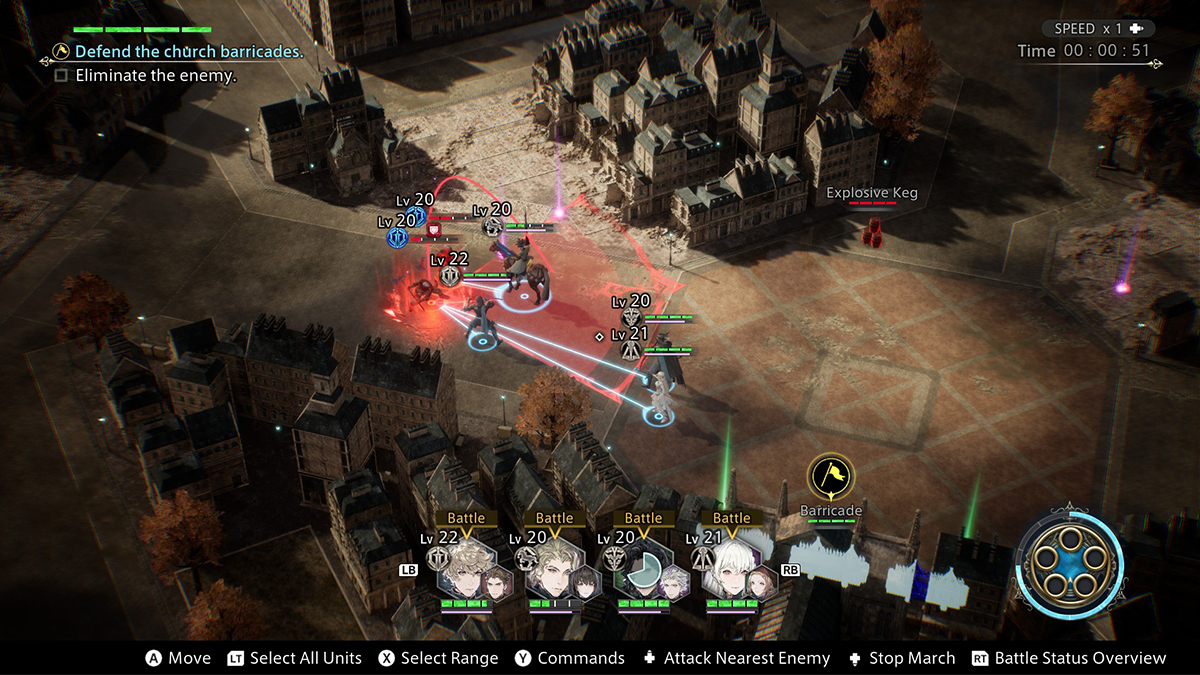Increase battle speed with the plus icon
1200x675 pixels.
coord(1136,29)
